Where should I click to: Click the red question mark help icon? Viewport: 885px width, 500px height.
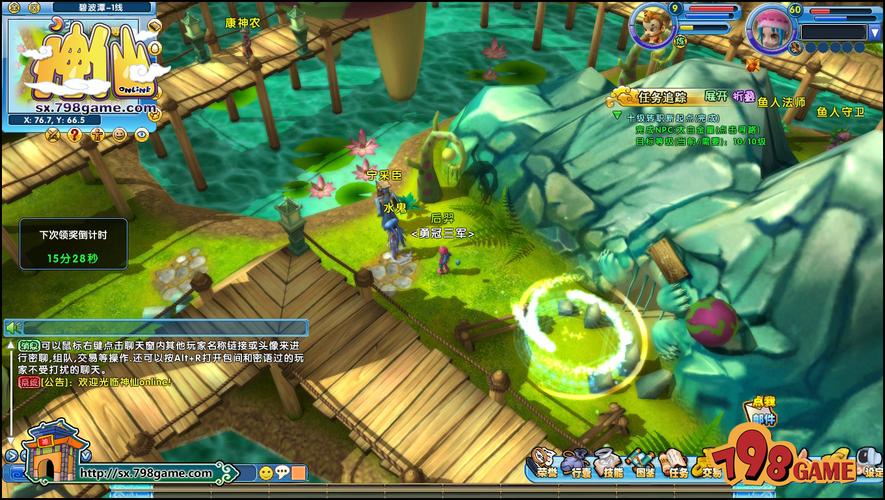pyautogui.click(x=73, y=135)
